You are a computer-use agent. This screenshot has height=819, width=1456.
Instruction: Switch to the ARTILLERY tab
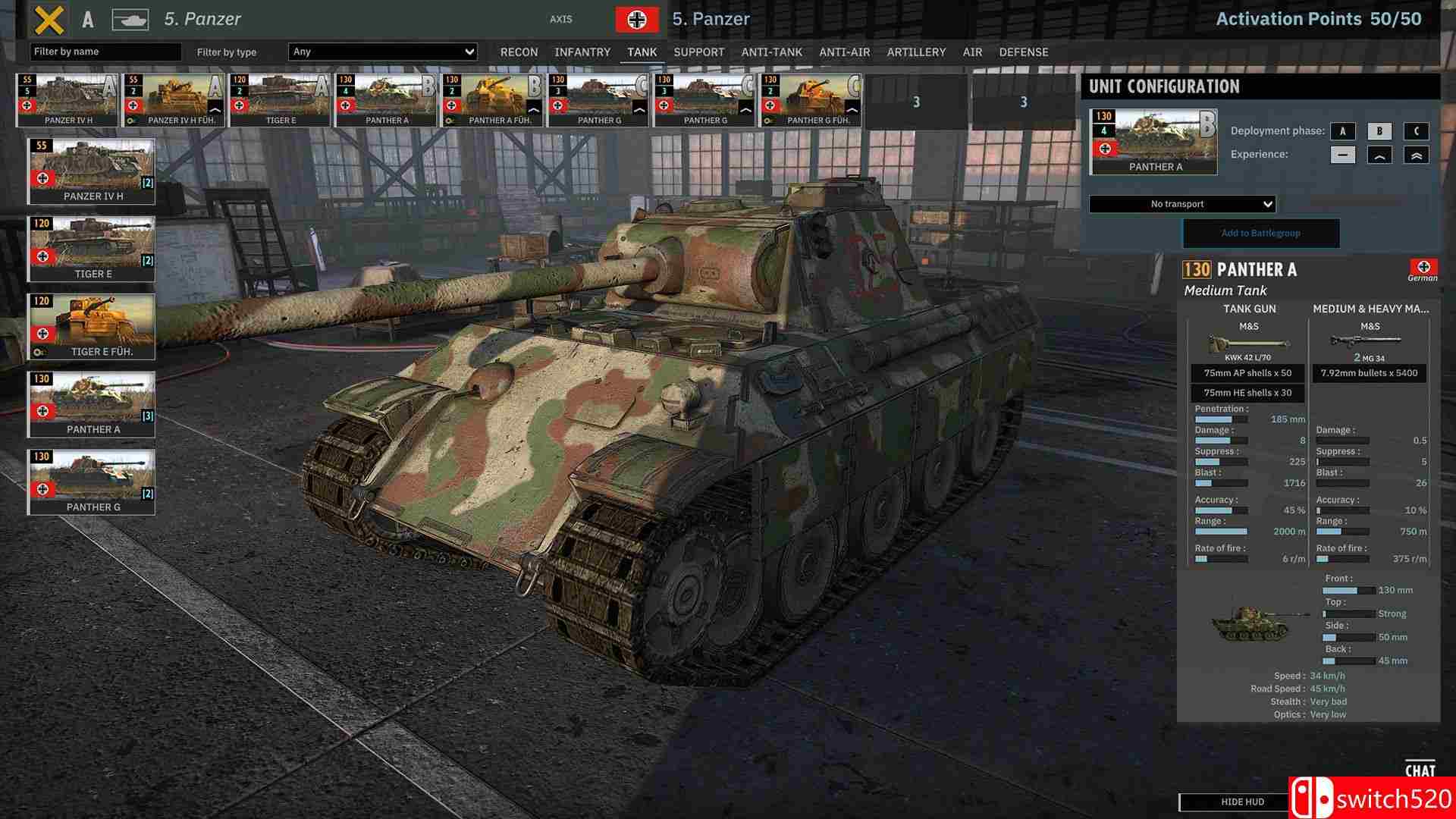[916, 52]
